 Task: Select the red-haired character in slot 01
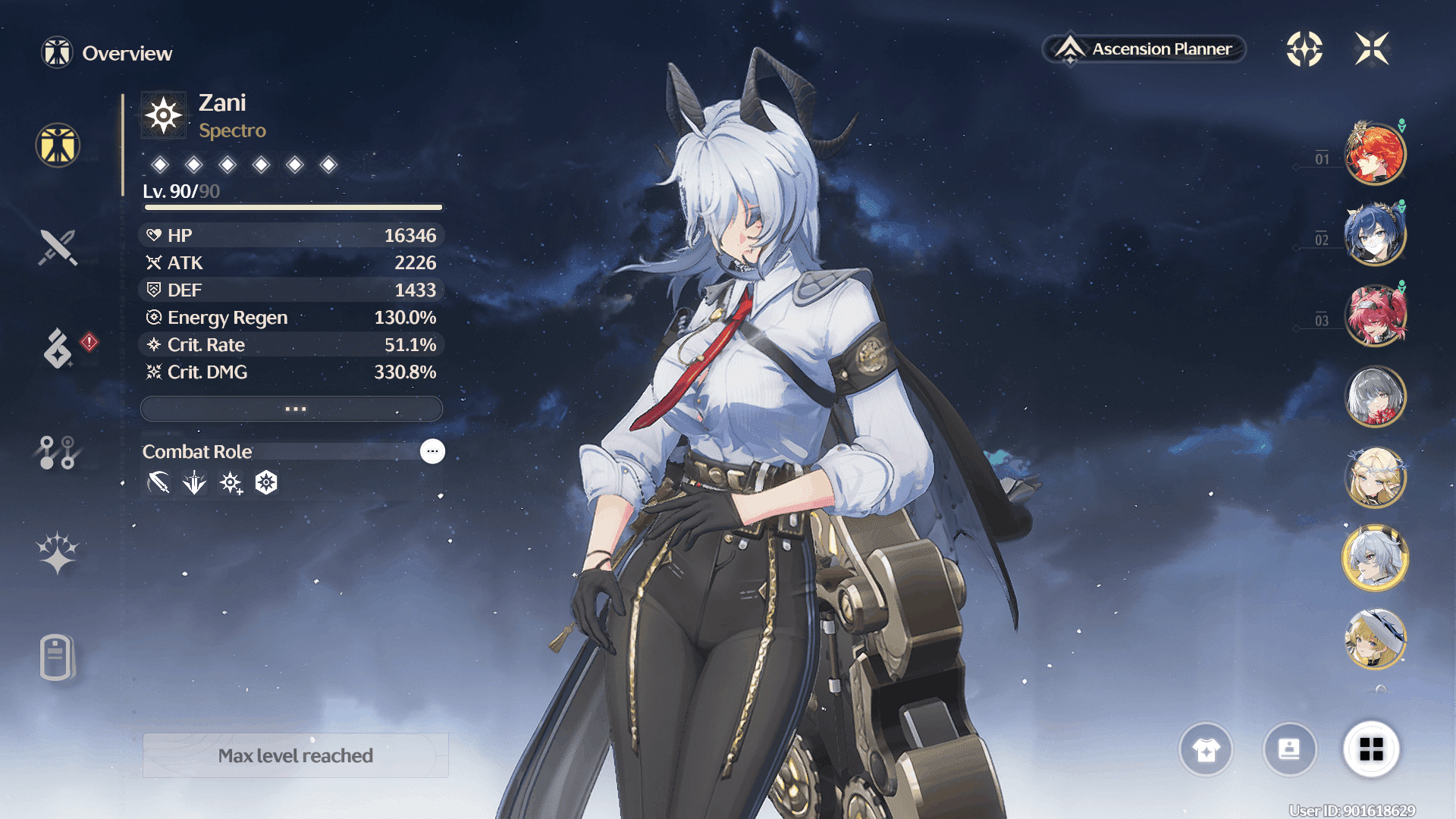[1375, 155]
